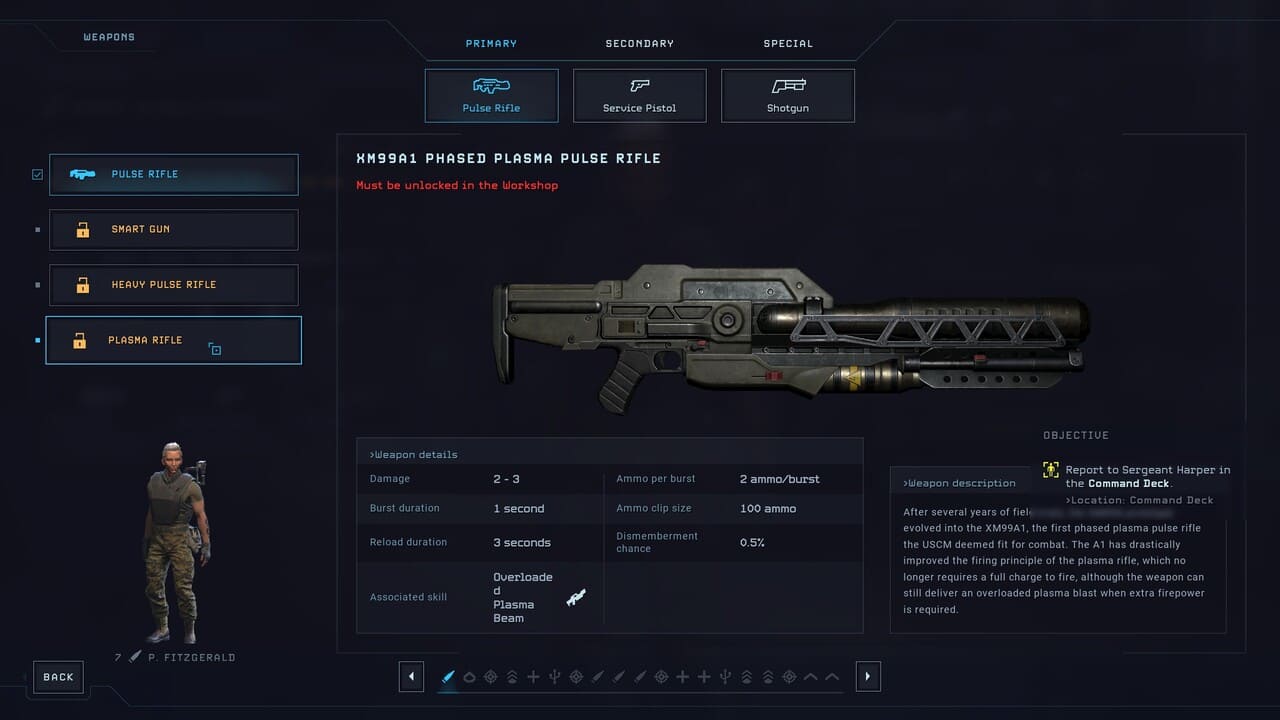The width and height of the screenshot is (1280, 720).
Task: Click the left arrow in bottom bar
Action: (411, 677)
